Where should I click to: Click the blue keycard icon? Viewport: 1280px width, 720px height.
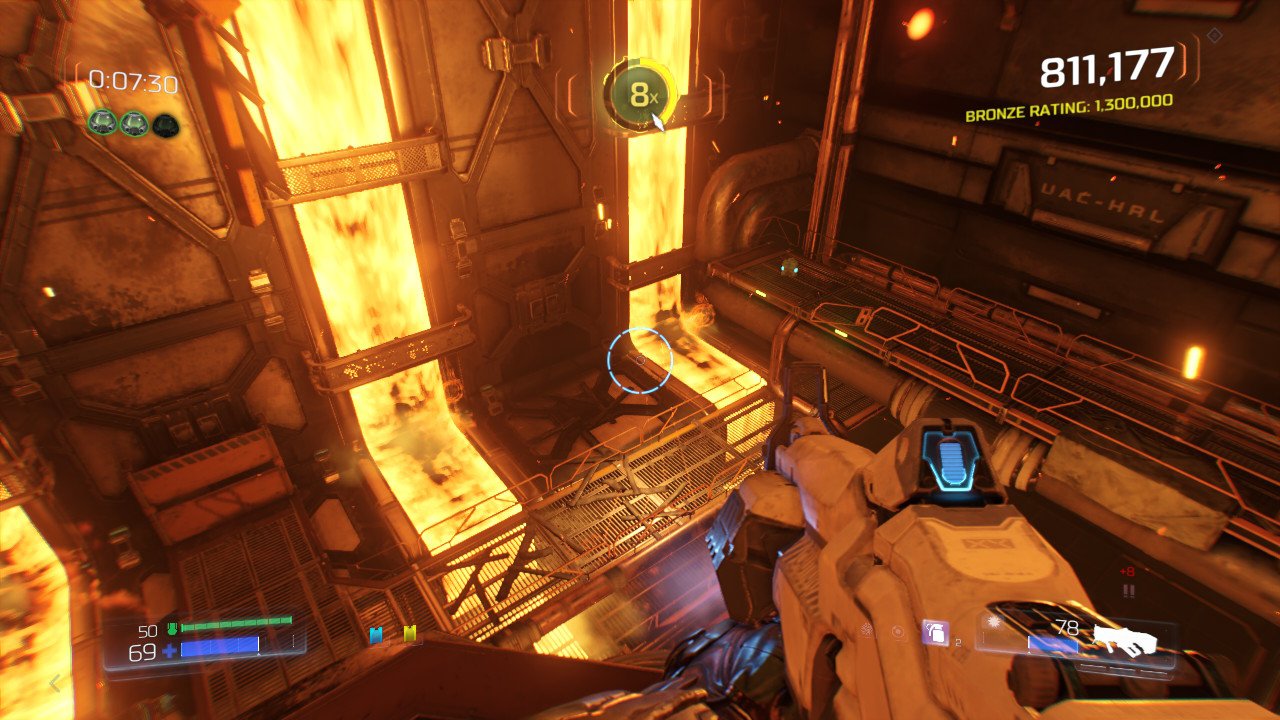(x=376, y=635)
